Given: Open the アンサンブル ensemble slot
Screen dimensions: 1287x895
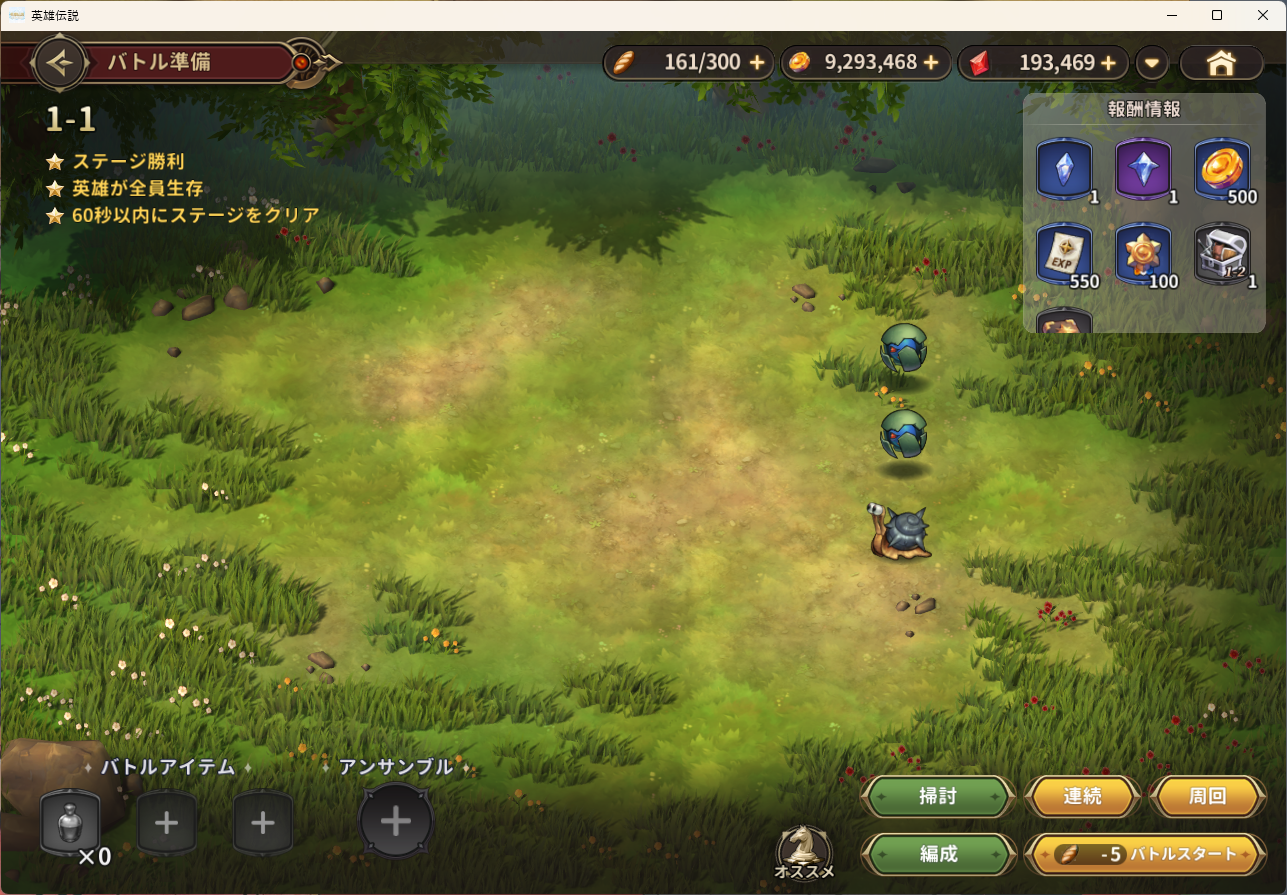Looking at the screenshot, I should click(396, 822).
